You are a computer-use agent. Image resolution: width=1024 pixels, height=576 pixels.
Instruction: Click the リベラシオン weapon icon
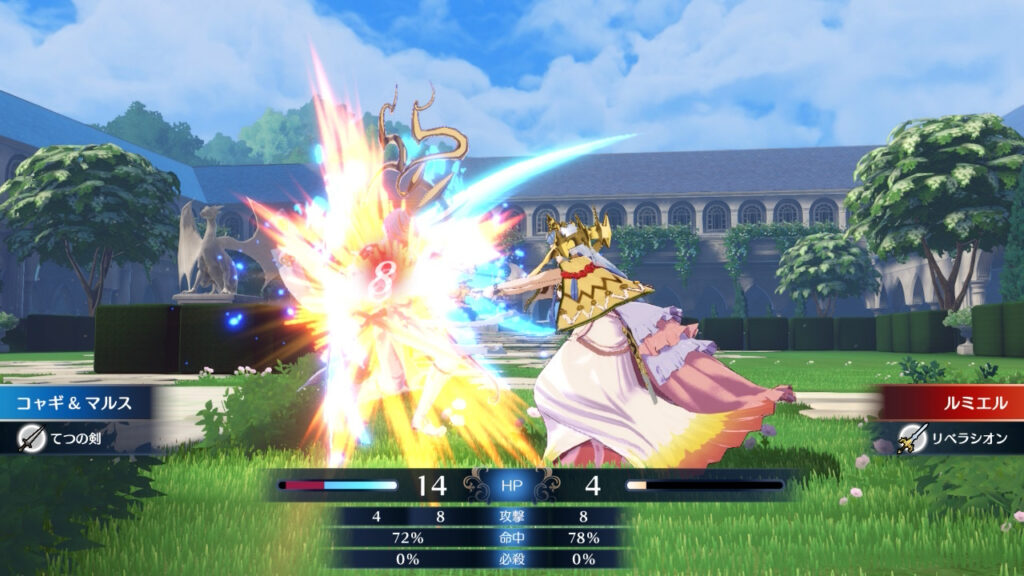click(x=911, y=437)
